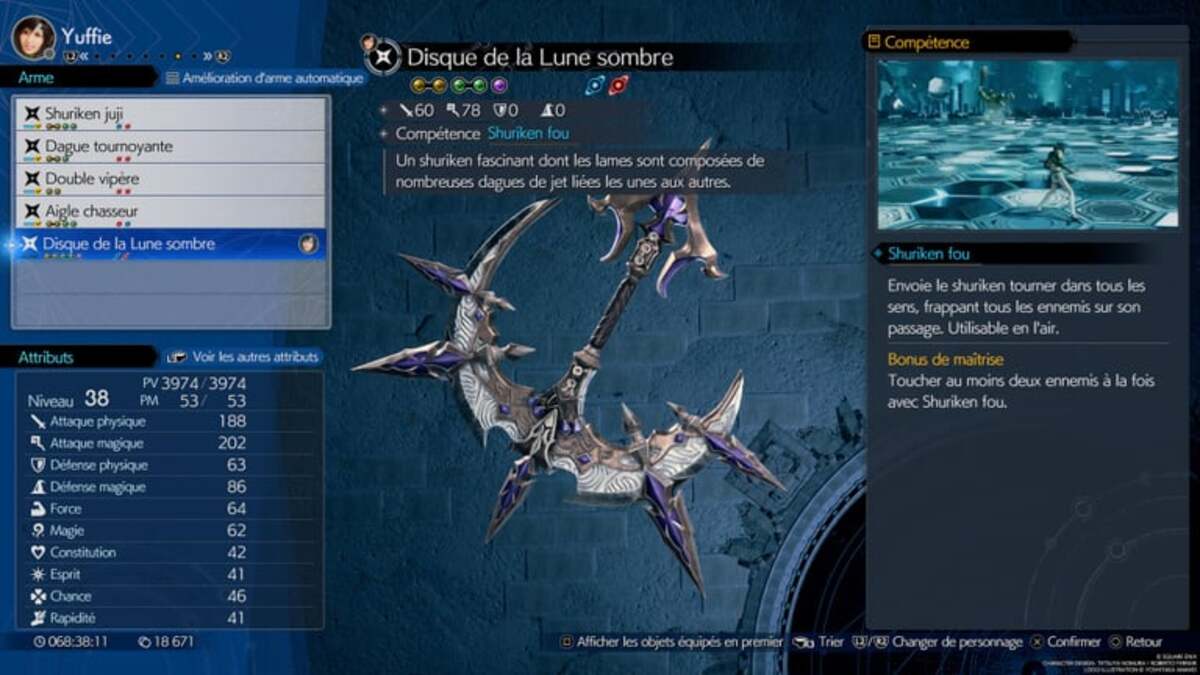Open the Shuriken fou compétence link
This screenshot has height=675, width=1200.
pyautogui.click(x=529, y=133)
